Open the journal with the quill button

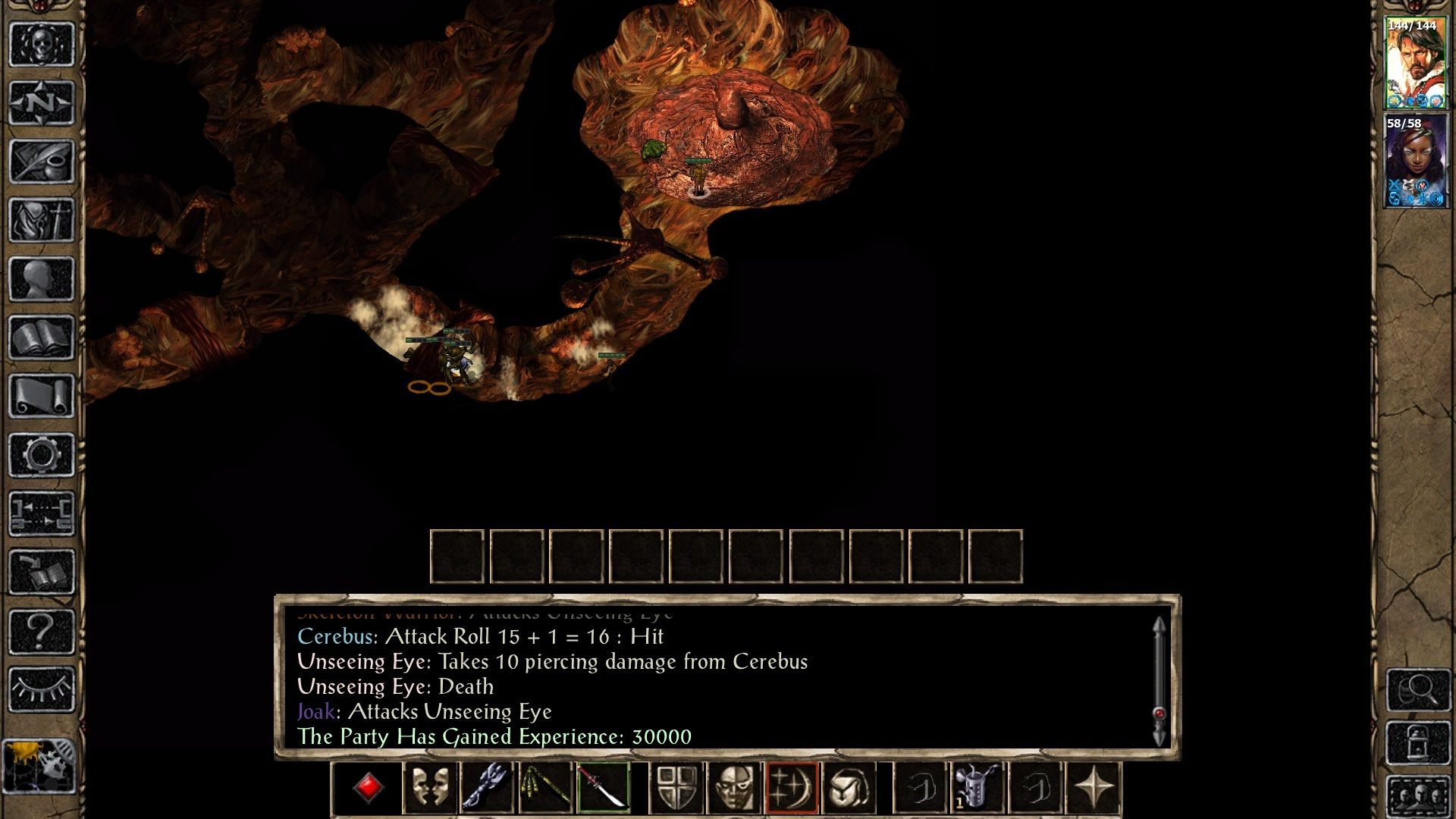click(x=42, y=161)
